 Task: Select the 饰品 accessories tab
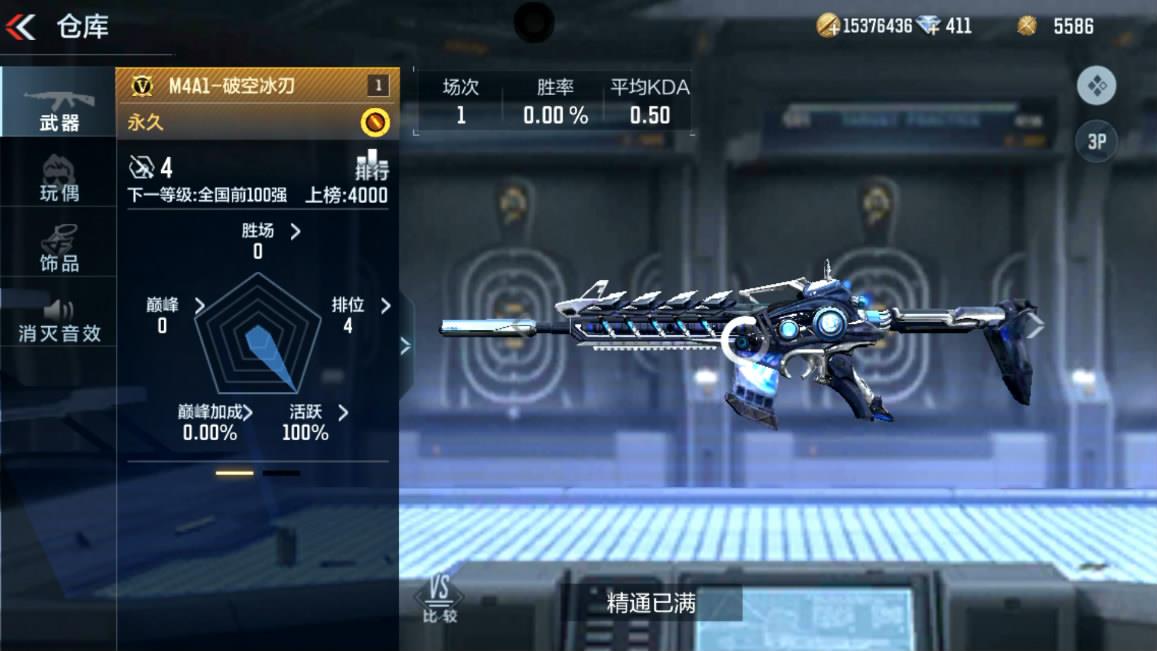tap(59, 248)
